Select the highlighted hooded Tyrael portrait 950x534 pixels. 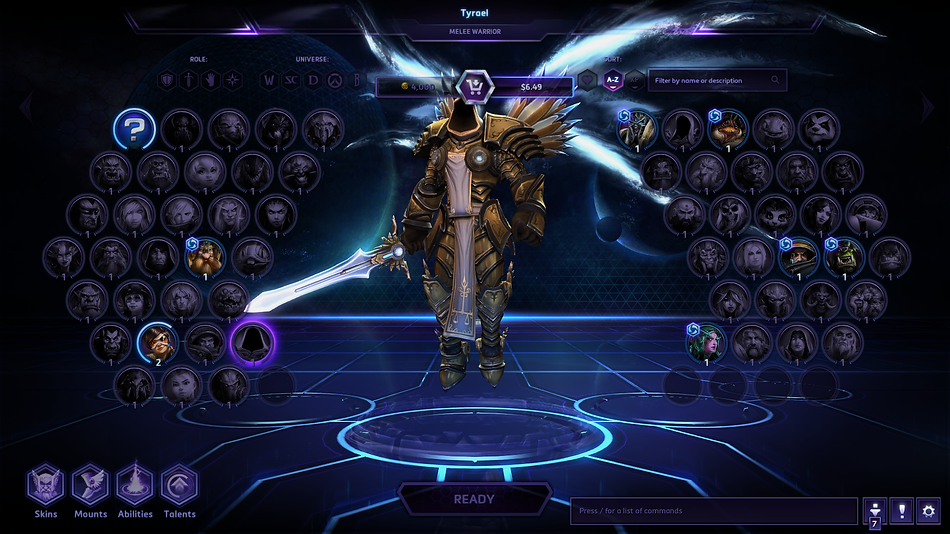(252, 343)
